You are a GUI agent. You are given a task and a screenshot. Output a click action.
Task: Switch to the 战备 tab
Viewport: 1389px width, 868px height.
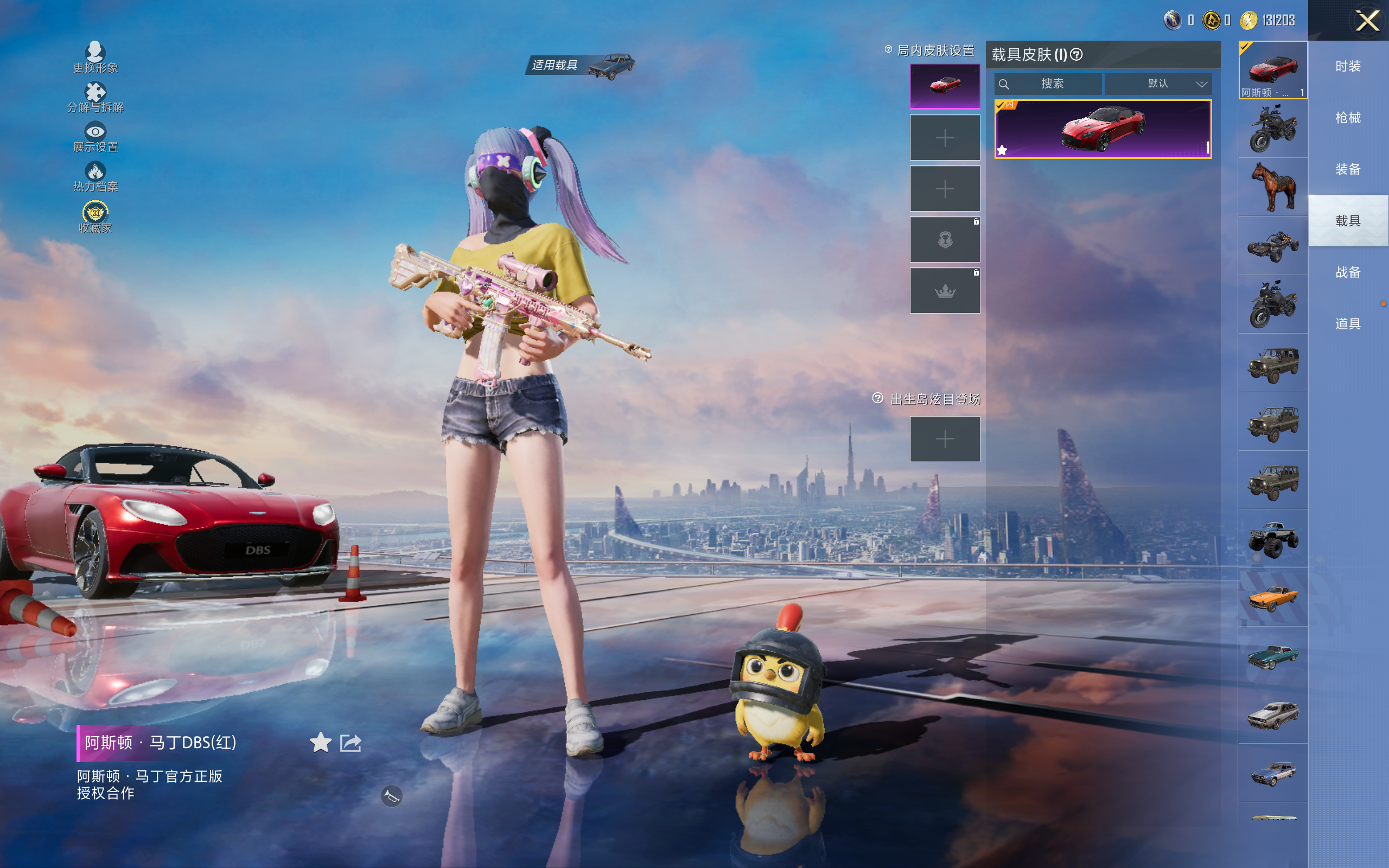[x=1348, y=272]
